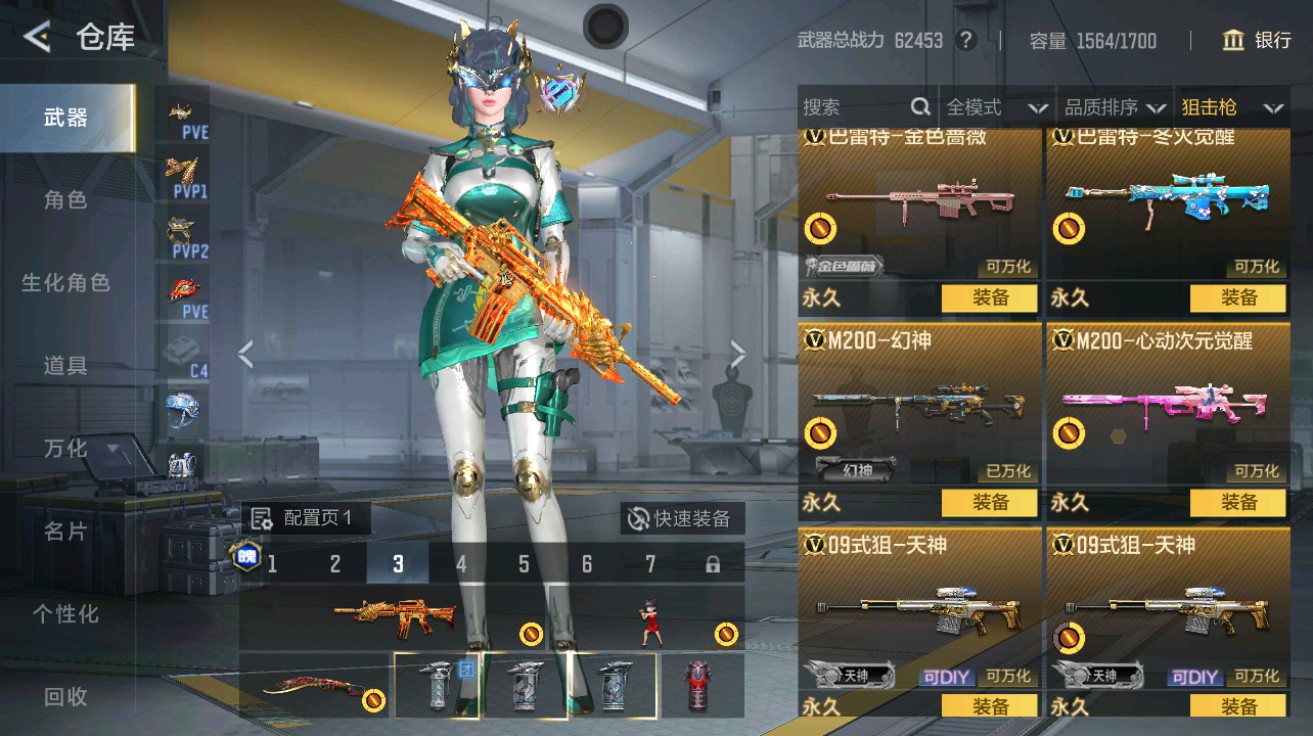Tap the 快速装备 quick equip button
This screenshot has width=1313, height=736.
680,518
